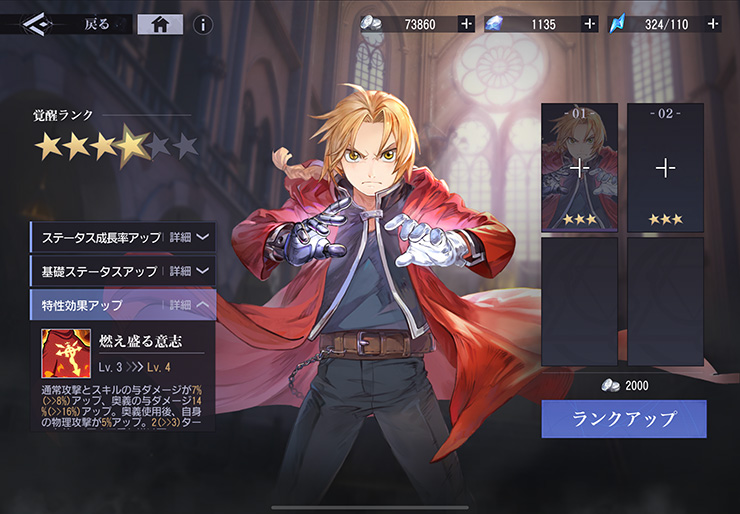Image resolution: width=740 pixels, height=514 pixels.
Task: Choose material slot 01 with Edward card
Action: point(579,167)
